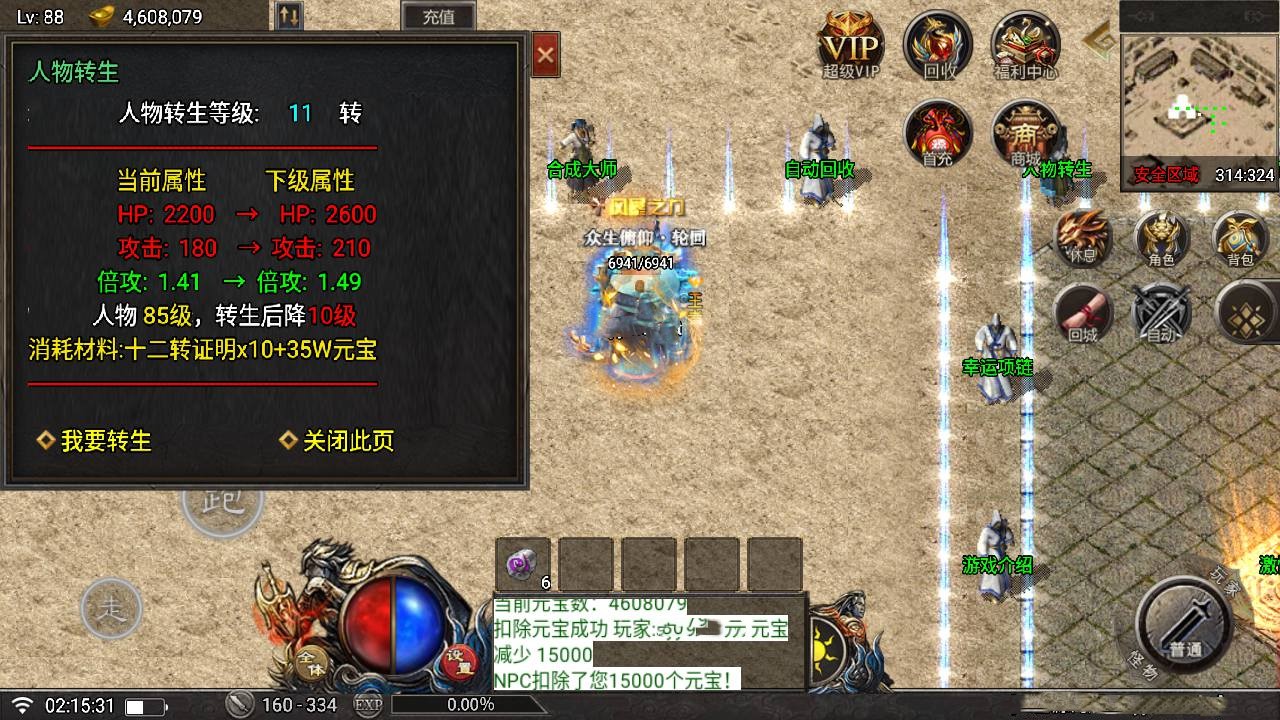Open the 回收 recycle feature icon

click(936, 45)
